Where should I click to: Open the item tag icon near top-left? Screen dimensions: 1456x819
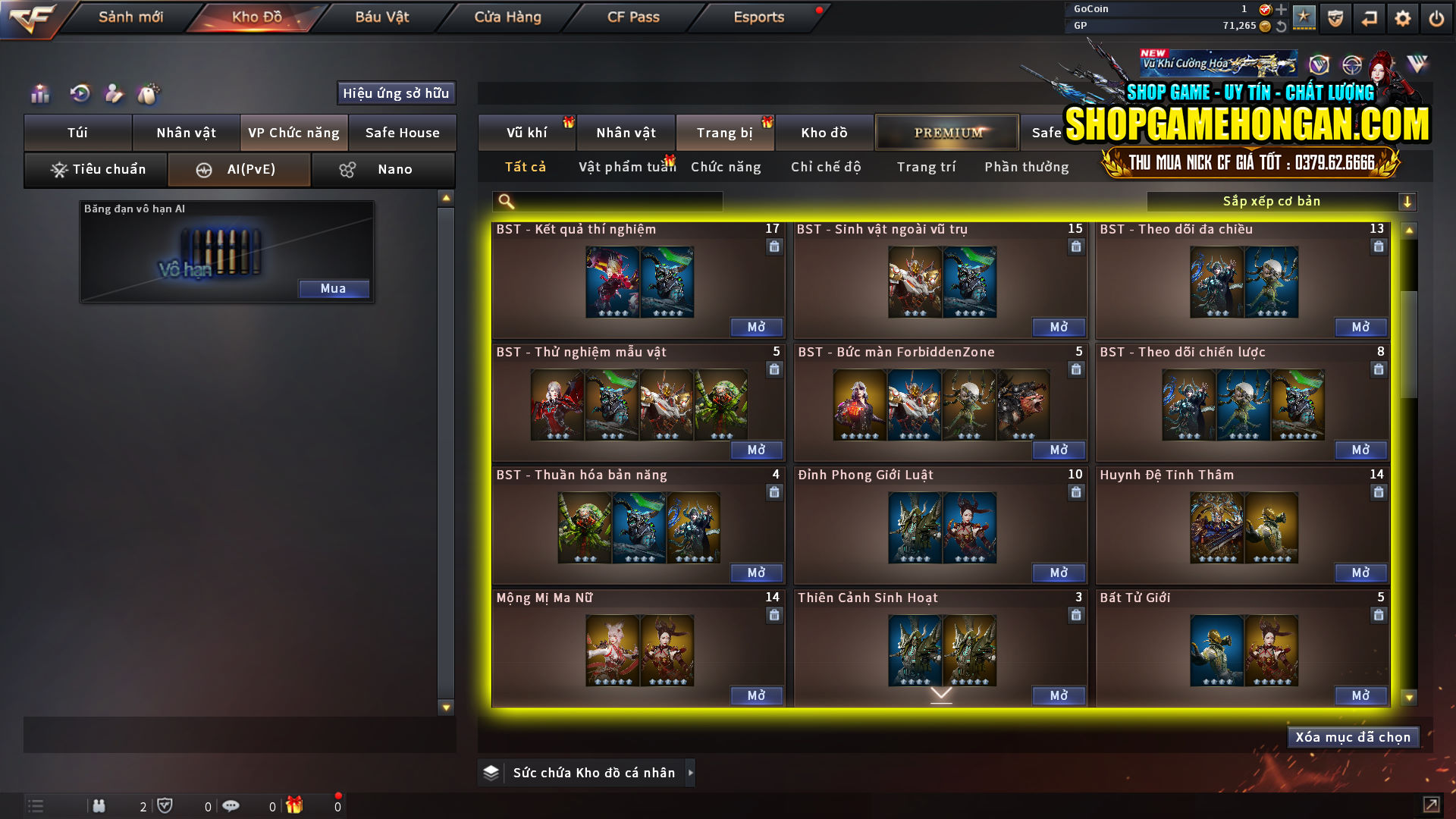[149, 94]
